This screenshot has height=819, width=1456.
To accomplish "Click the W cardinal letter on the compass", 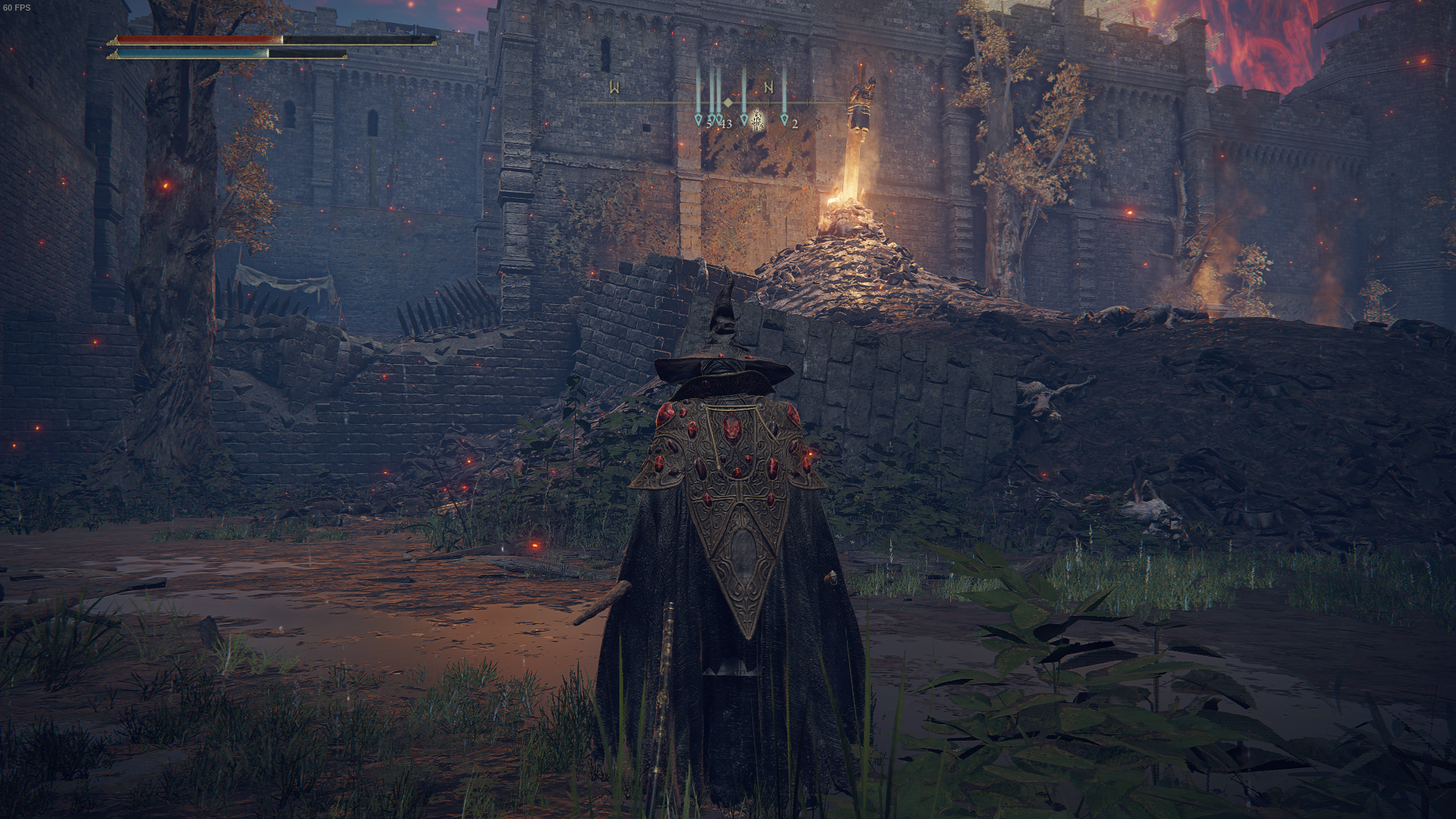I will (614, 87).
